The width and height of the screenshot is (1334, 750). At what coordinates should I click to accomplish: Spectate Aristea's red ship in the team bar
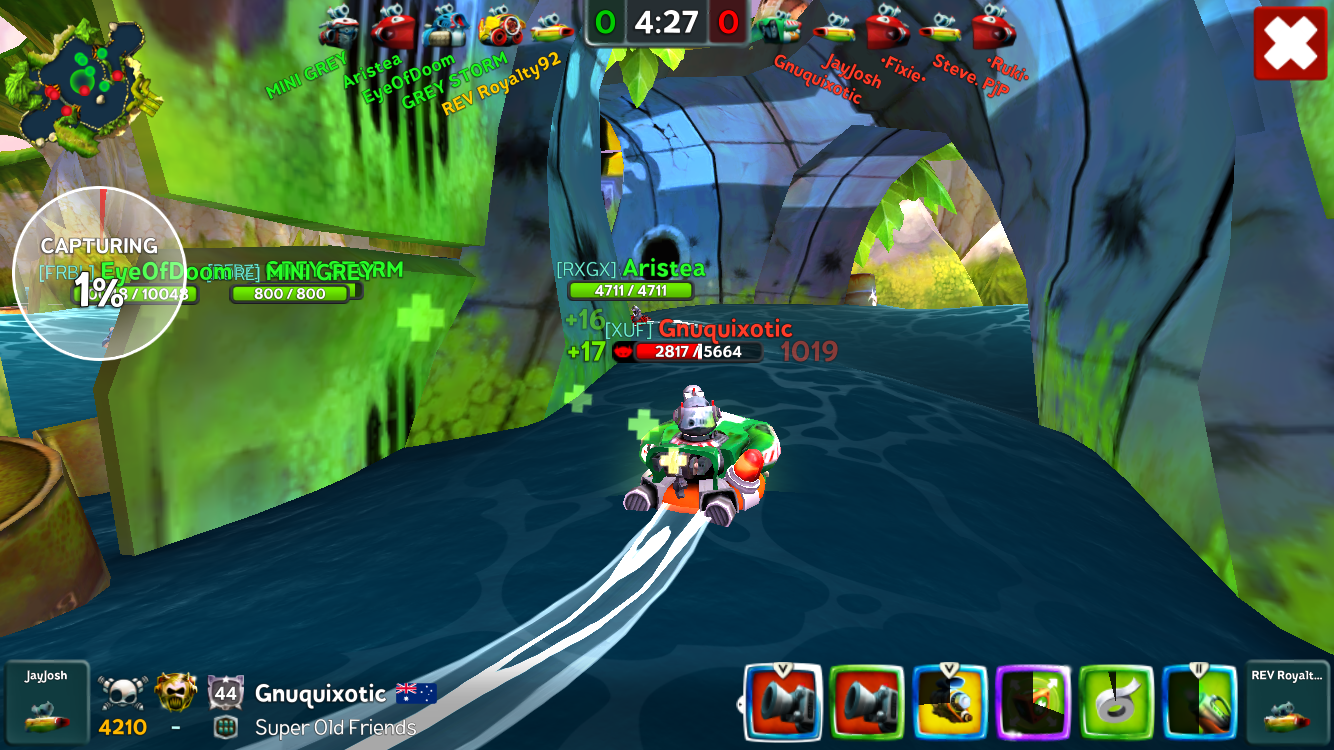tap(393, 27)
